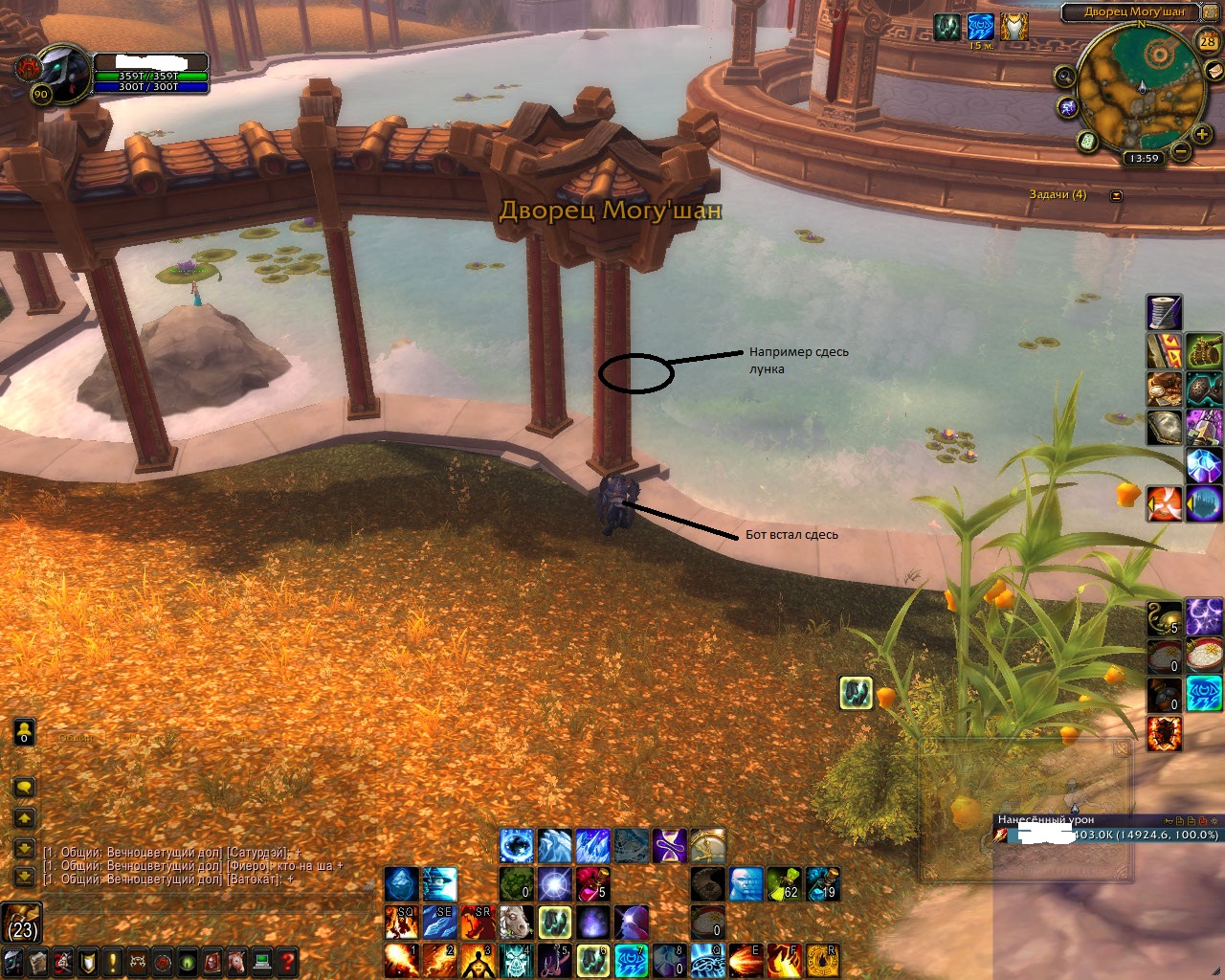Open character info via the portrait micro menu icon
The image size is (1225, 980).
[x=11, y=964]
